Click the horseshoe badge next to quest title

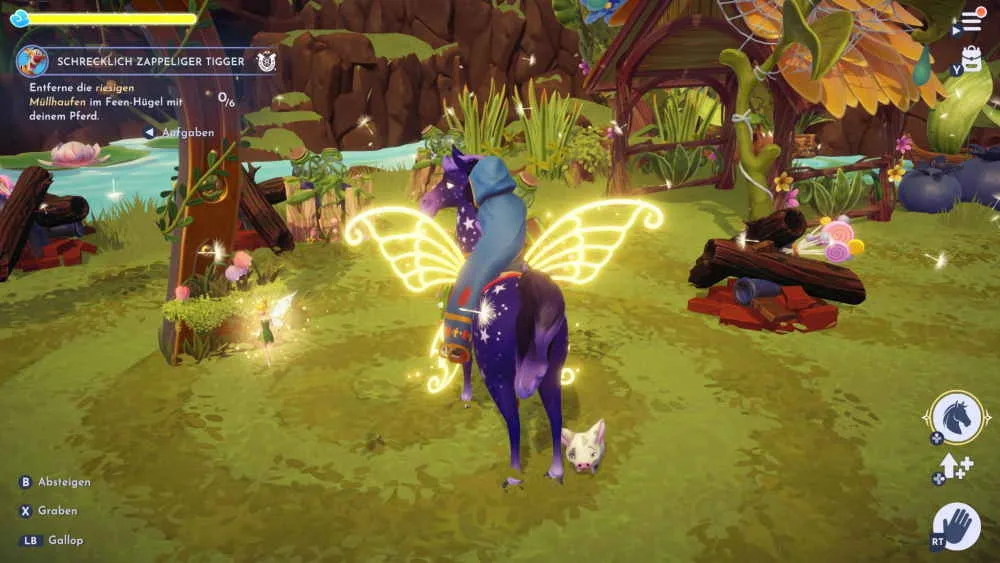click(x=266, y=61)
